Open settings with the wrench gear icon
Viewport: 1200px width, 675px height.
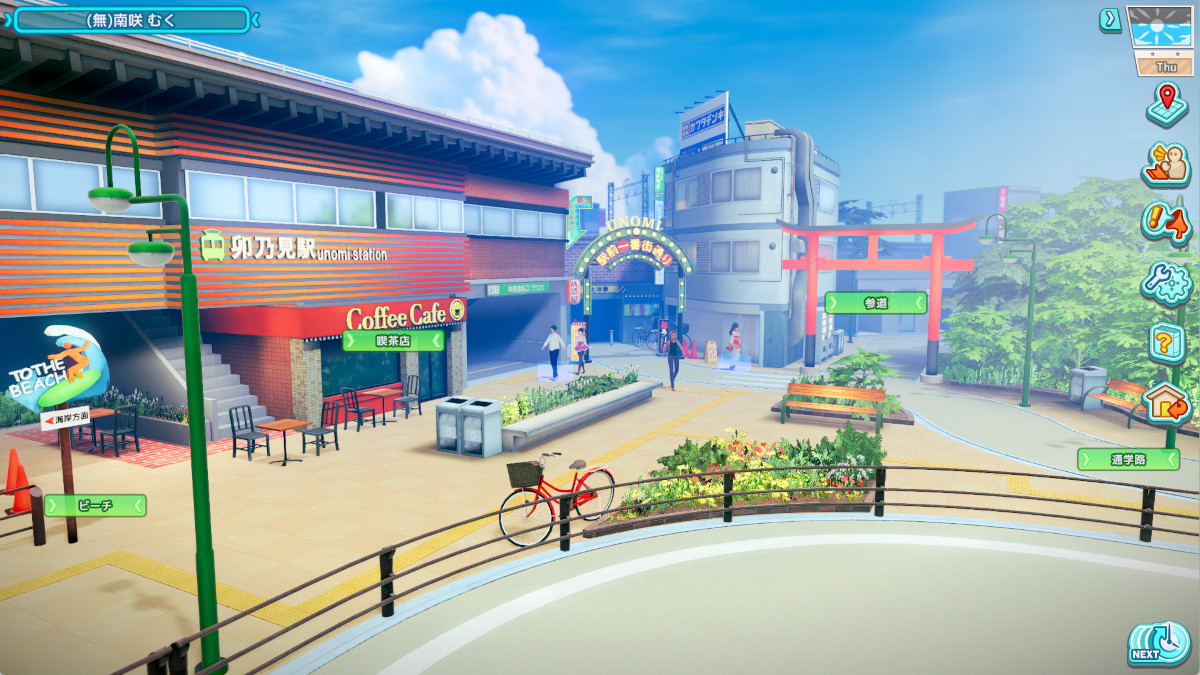click(1165, 282)
